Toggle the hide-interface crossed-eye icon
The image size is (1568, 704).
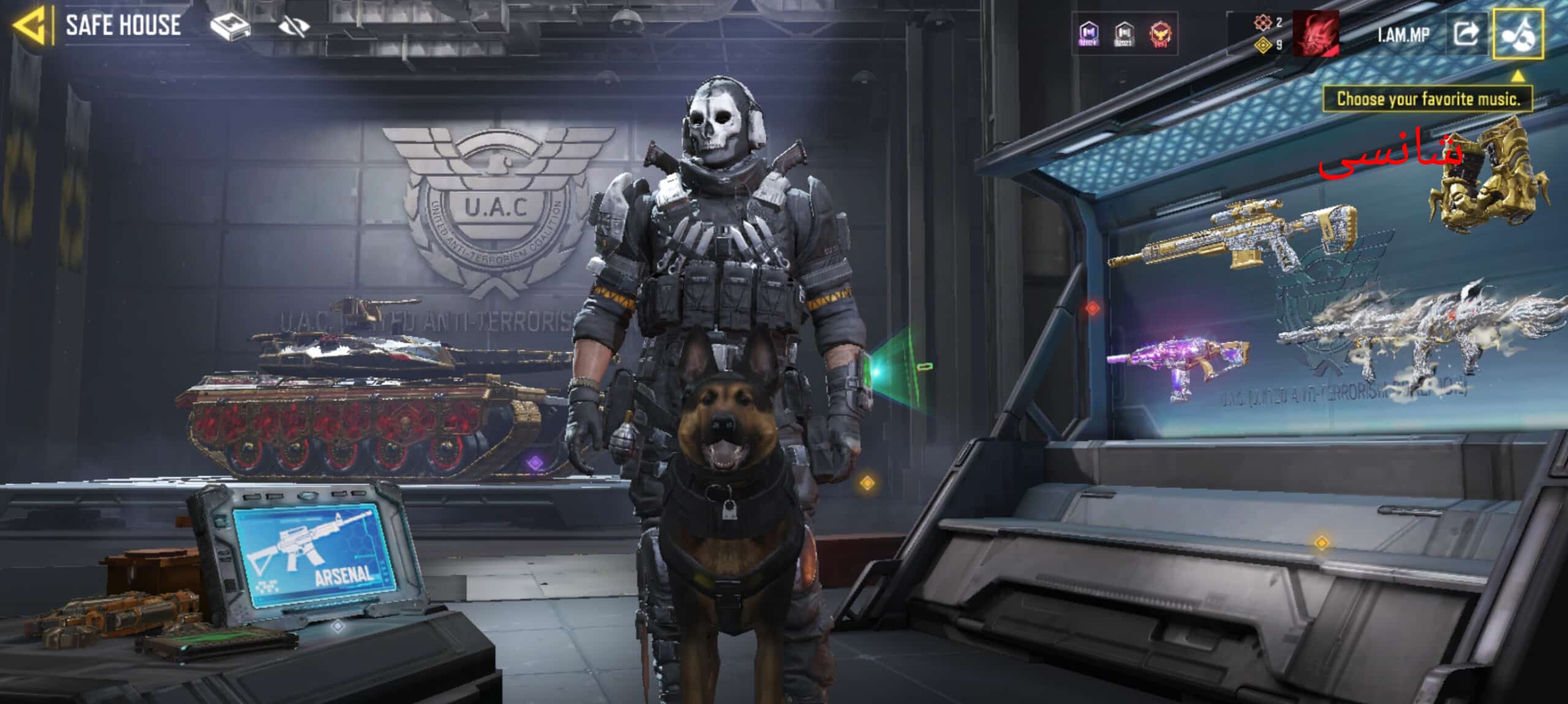click(293, 26)
